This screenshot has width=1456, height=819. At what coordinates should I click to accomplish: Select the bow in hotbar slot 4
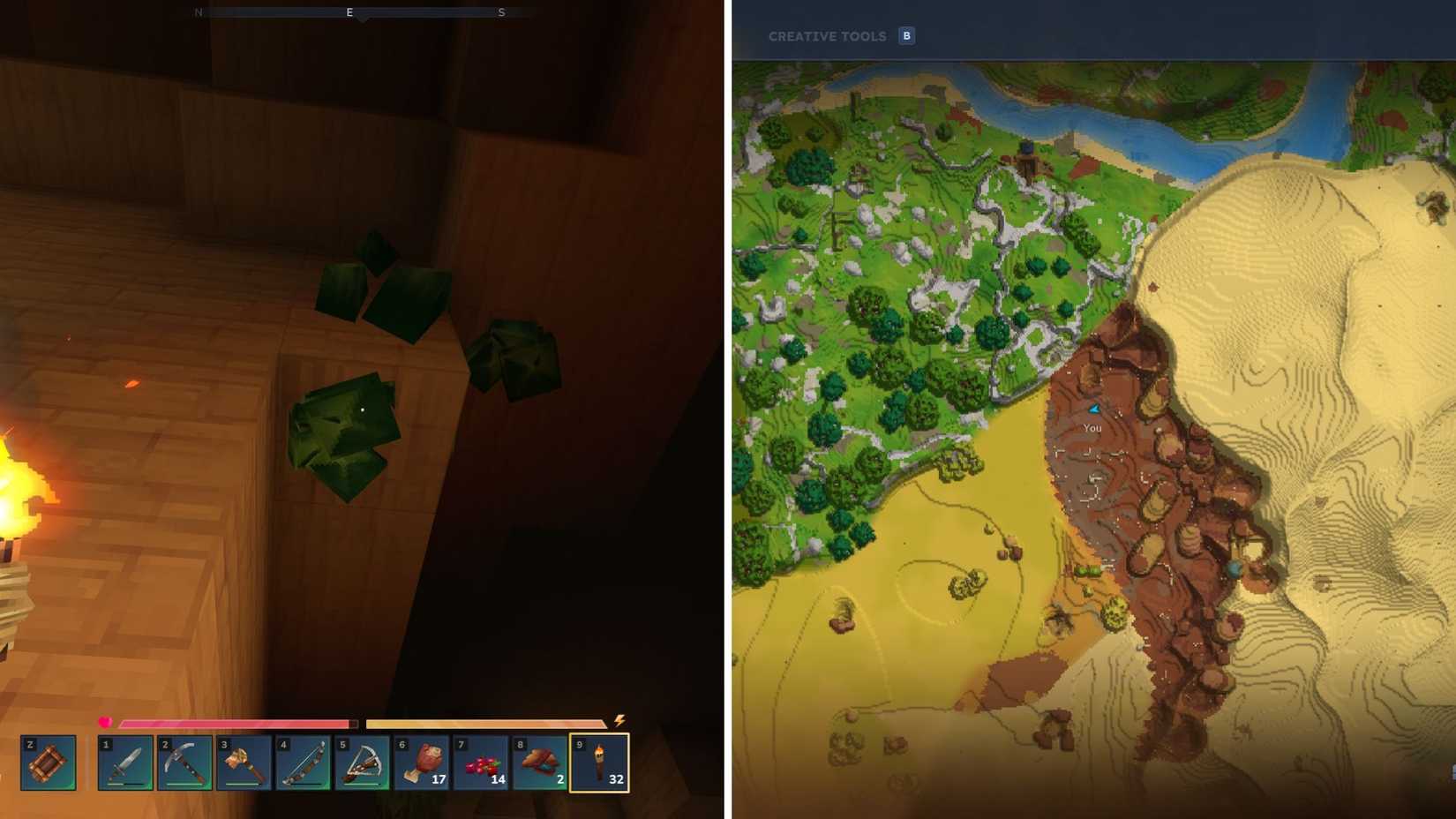pyautogui.click(x=302, y=764)
